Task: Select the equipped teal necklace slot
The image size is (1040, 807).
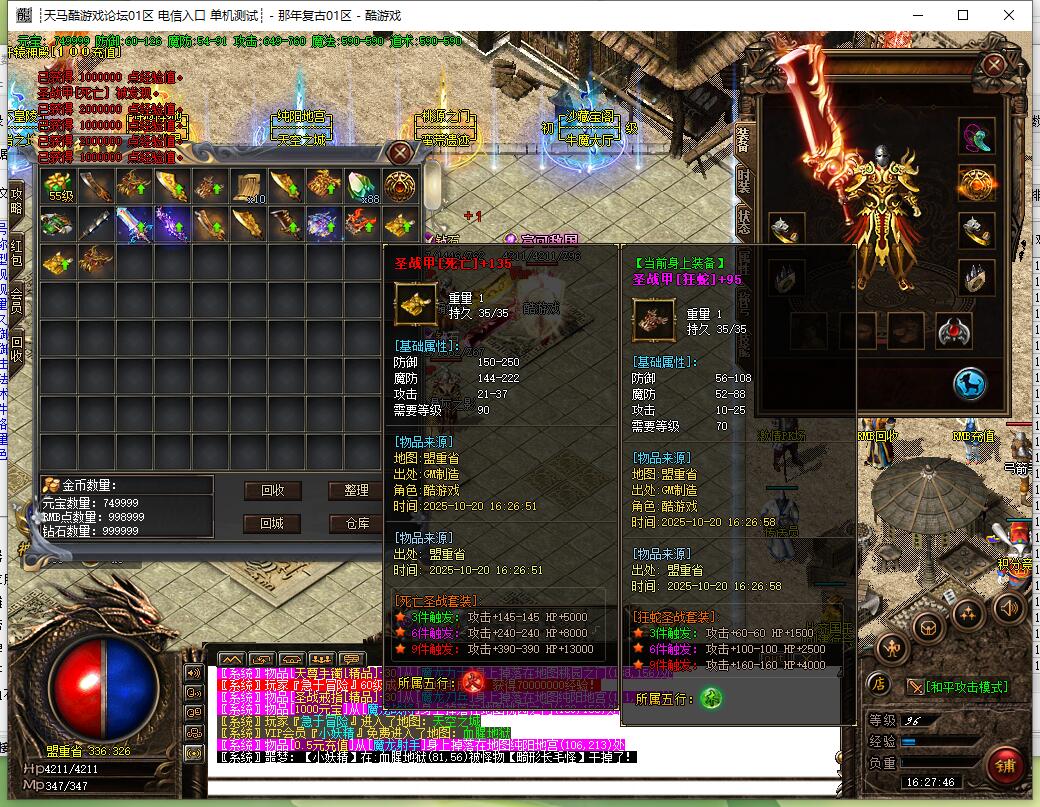Action: (977, 137)
